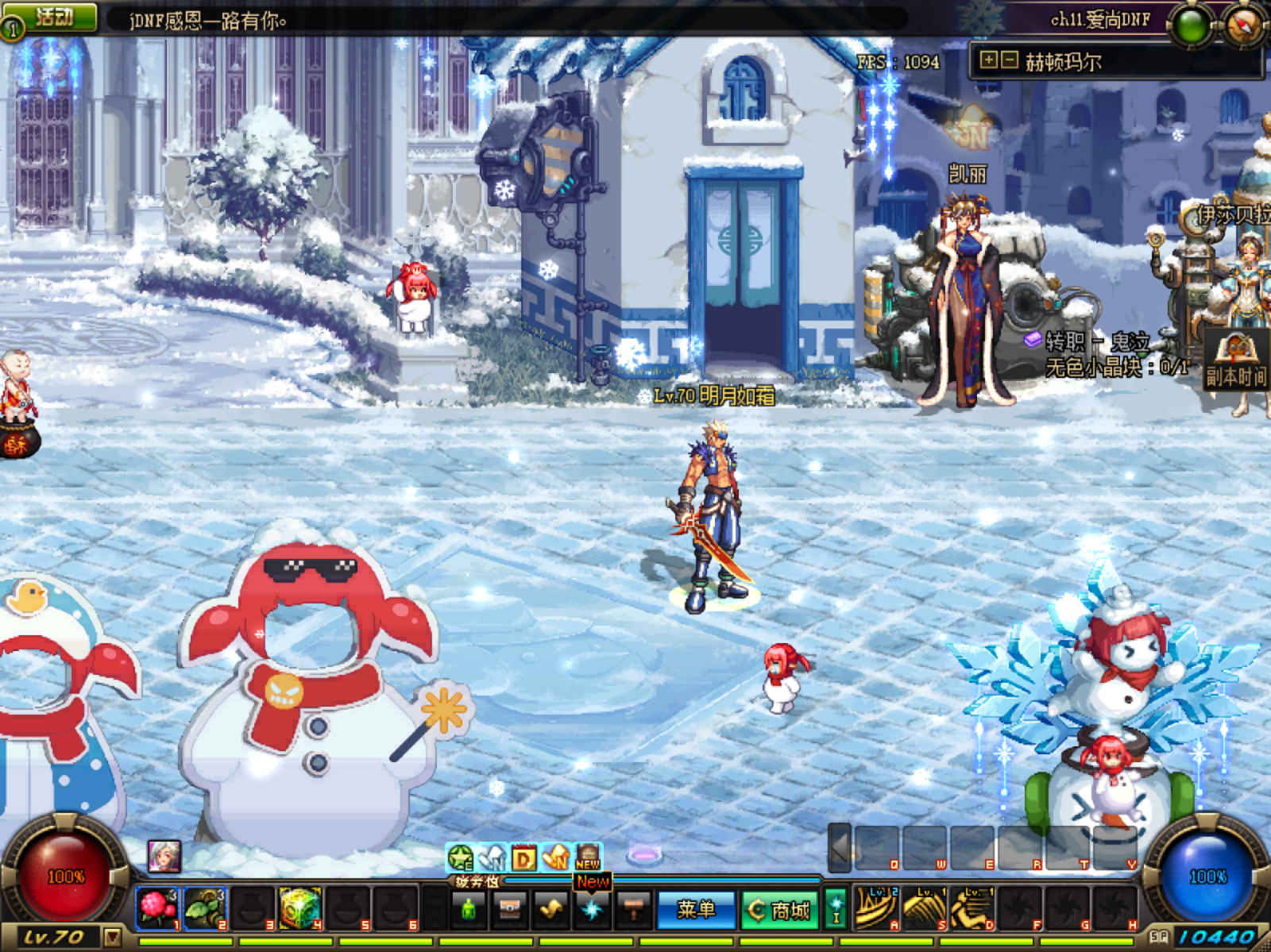
Task: Open the blue swirl skill icon marked New
Action: [x=593, y=909]
